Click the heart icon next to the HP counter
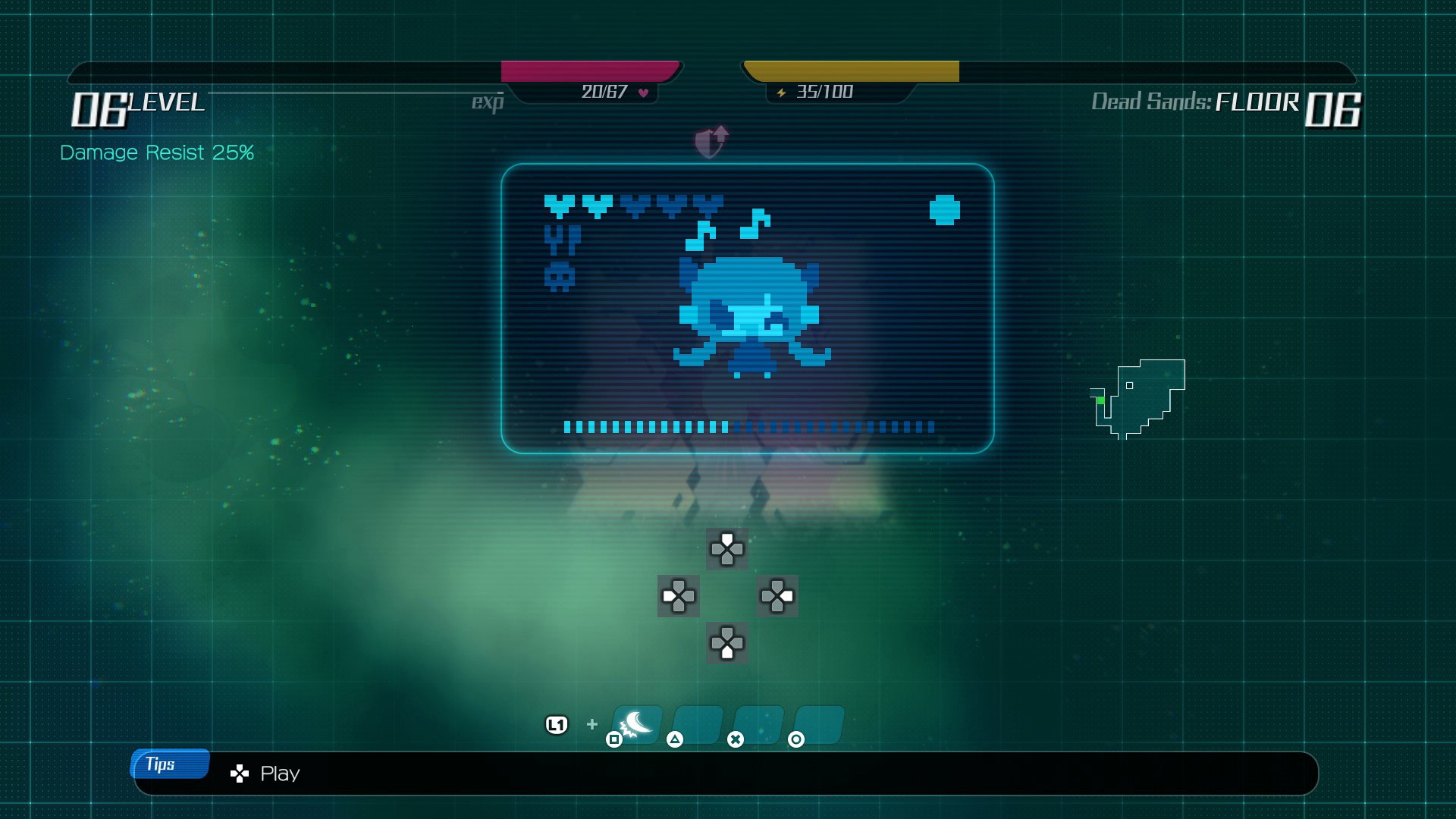This screenshot has width=1456, height=819. [x=642, y=93]
